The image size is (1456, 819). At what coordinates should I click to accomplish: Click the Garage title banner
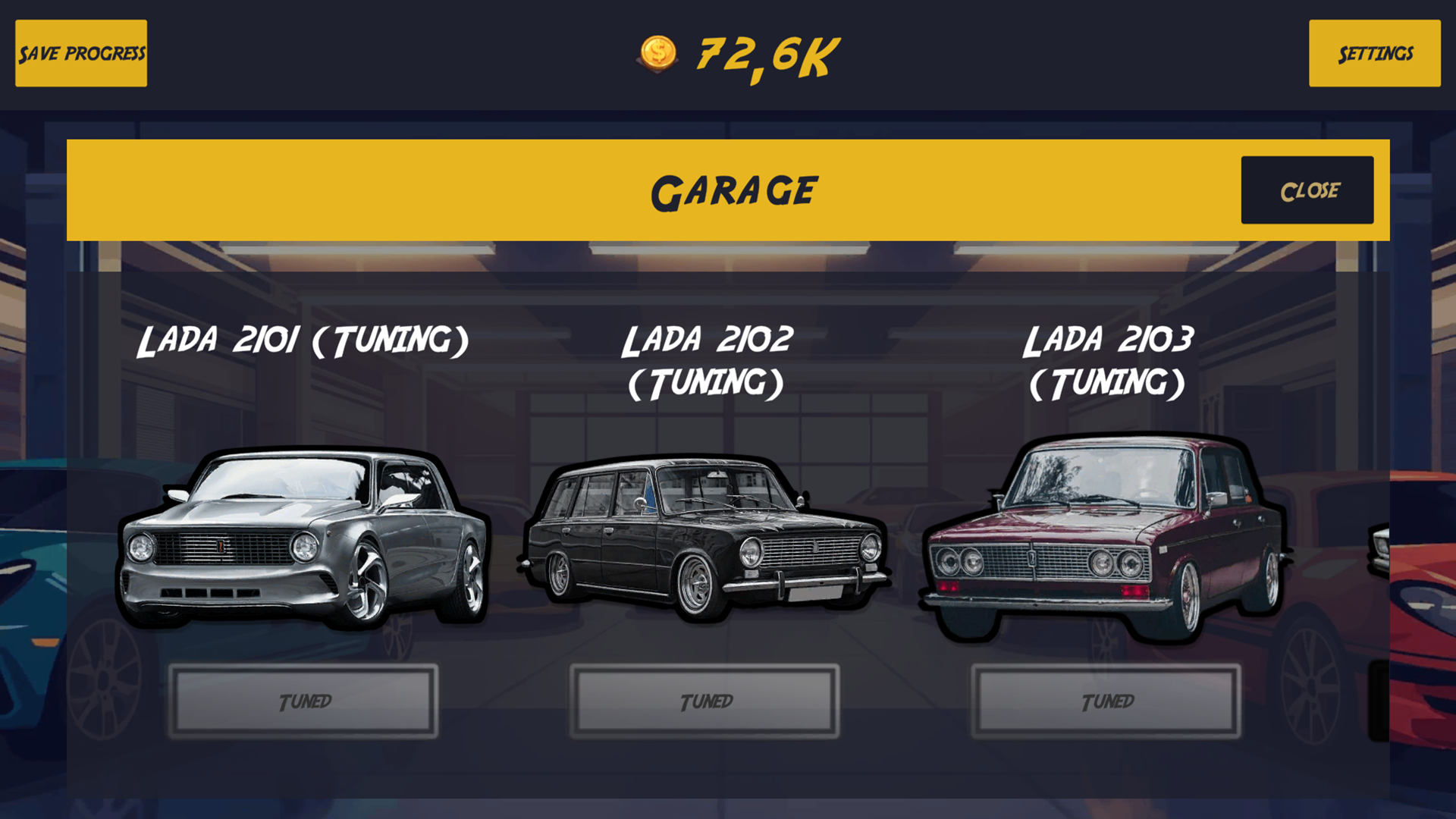point(734,190)
